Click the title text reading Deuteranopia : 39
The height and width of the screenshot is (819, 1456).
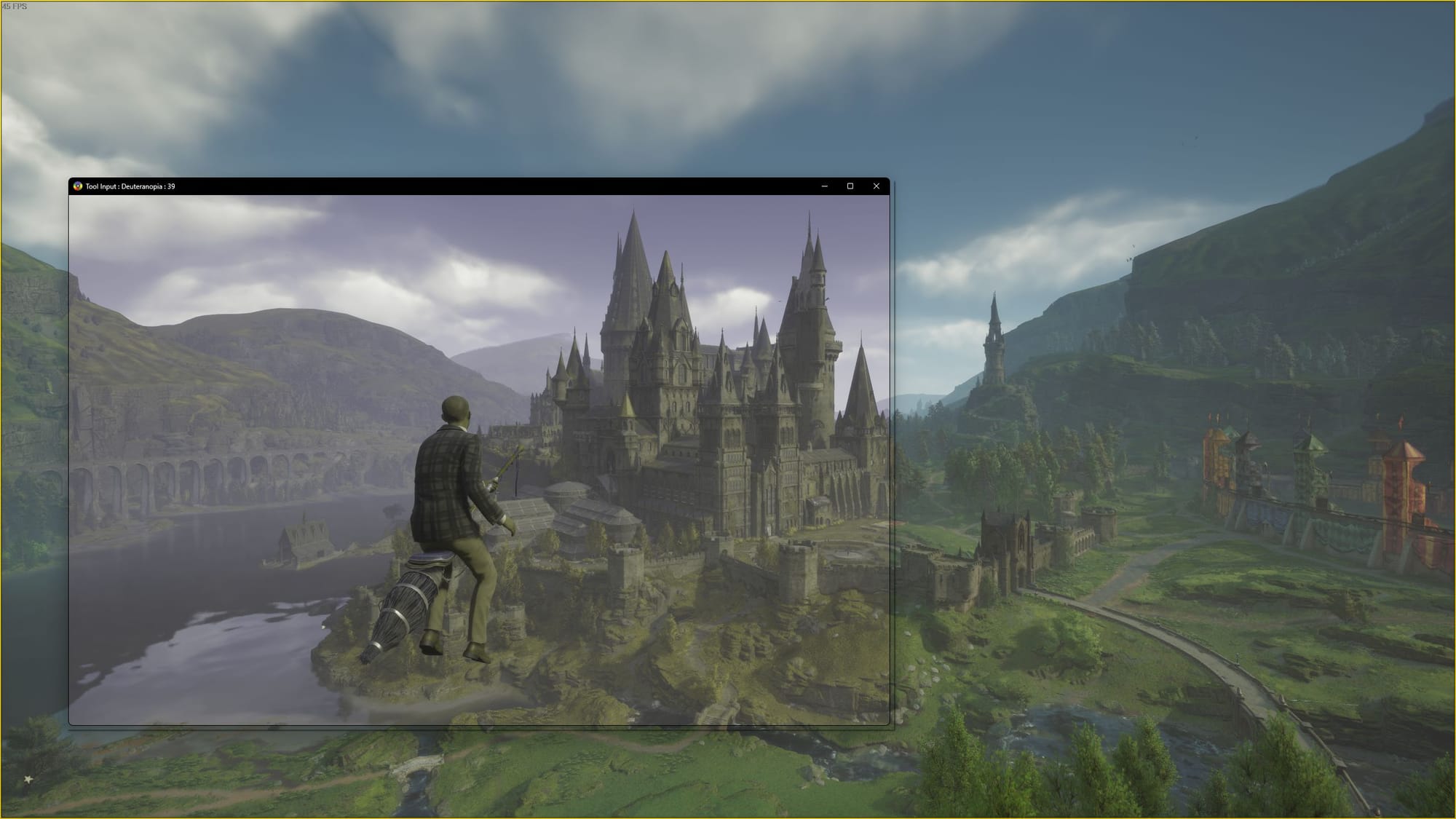tap(131, 186)
